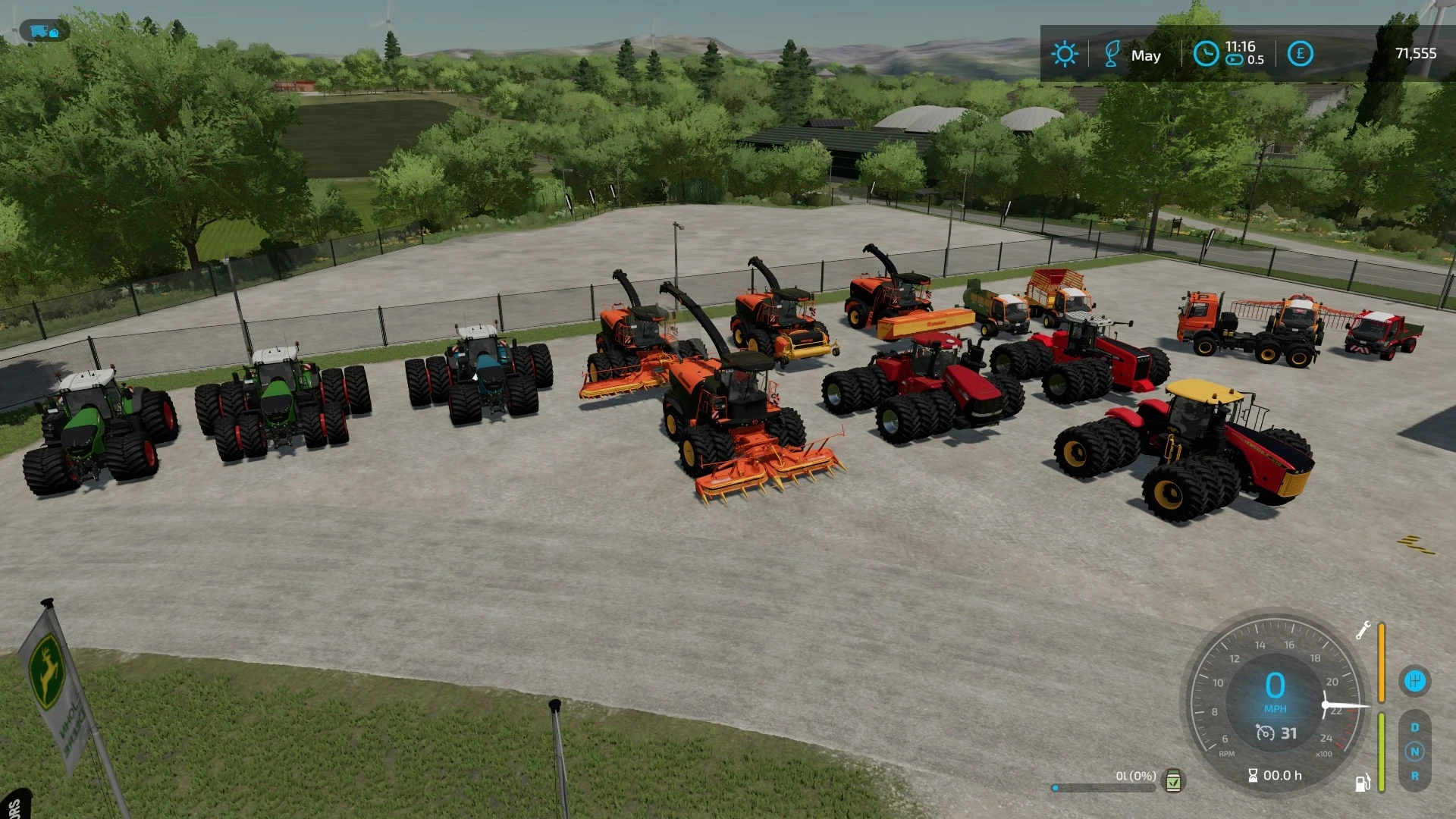Click the time display showing 11:16
The height and width of the screenshot is (819, 1456).
coord(1240,48)
